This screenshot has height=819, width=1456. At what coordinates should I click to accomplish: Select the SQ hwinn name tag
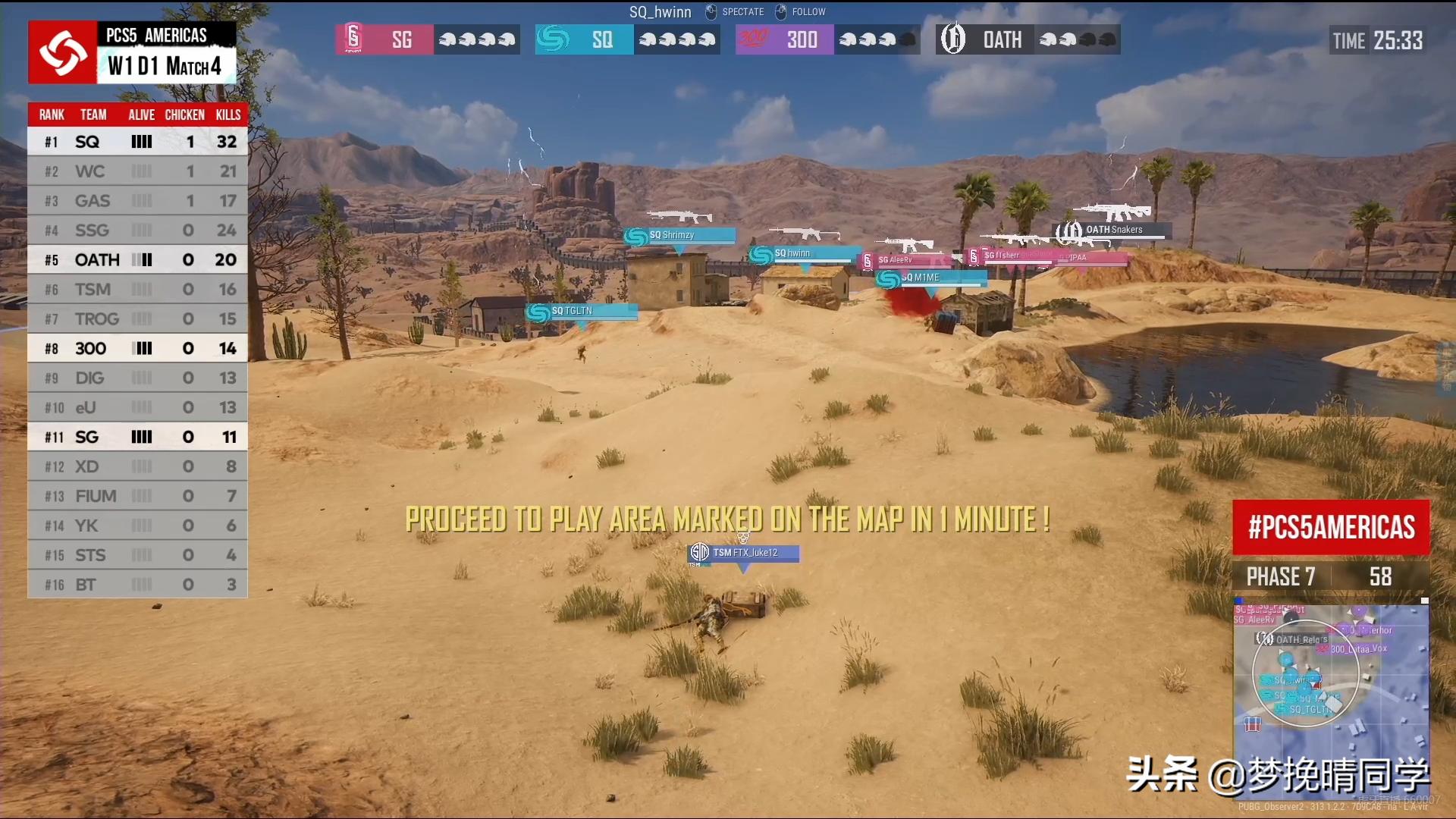(804, 254)
